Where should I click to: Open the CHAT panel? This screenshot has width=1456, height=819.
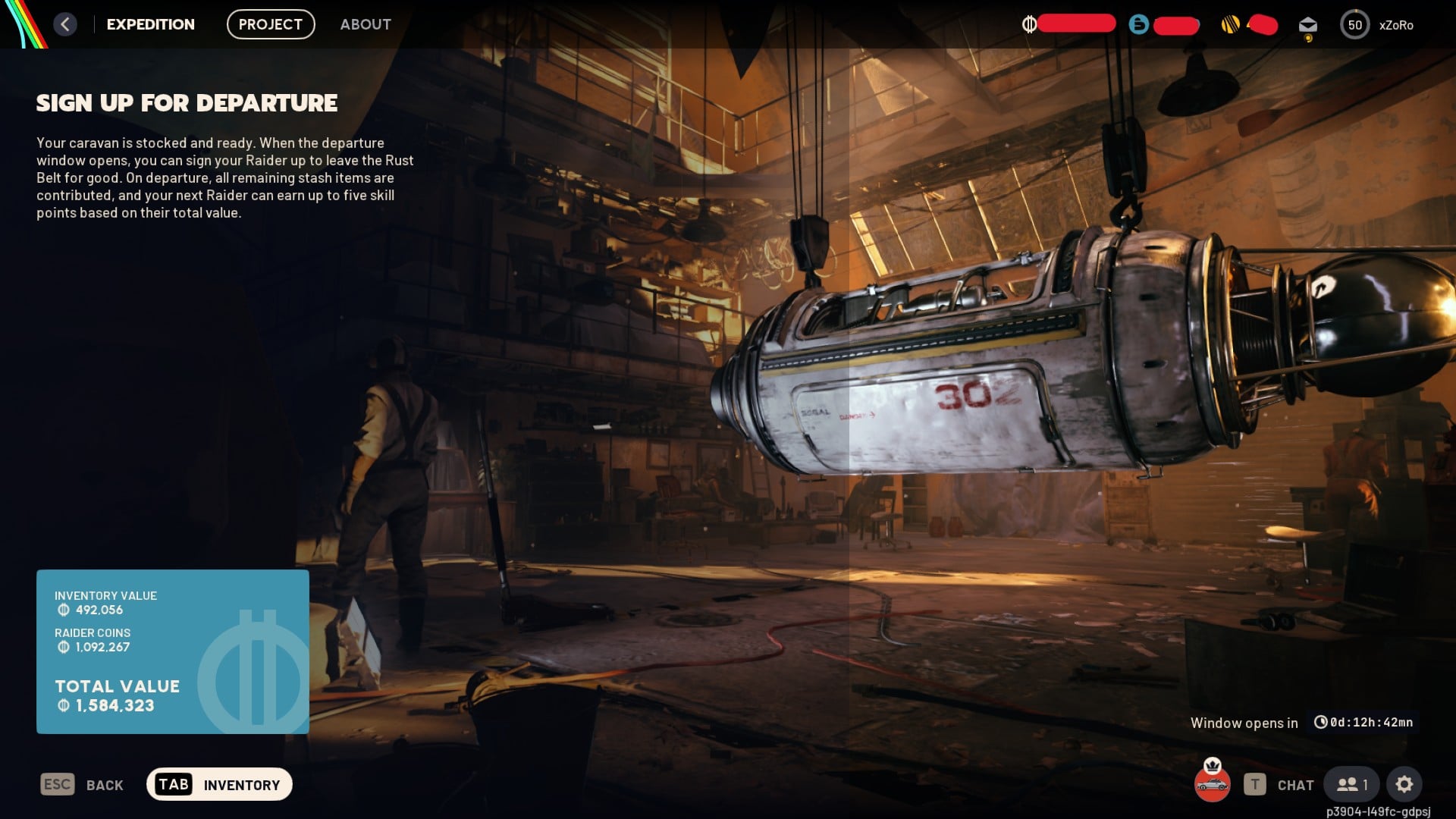click(x=1294, y=785)
